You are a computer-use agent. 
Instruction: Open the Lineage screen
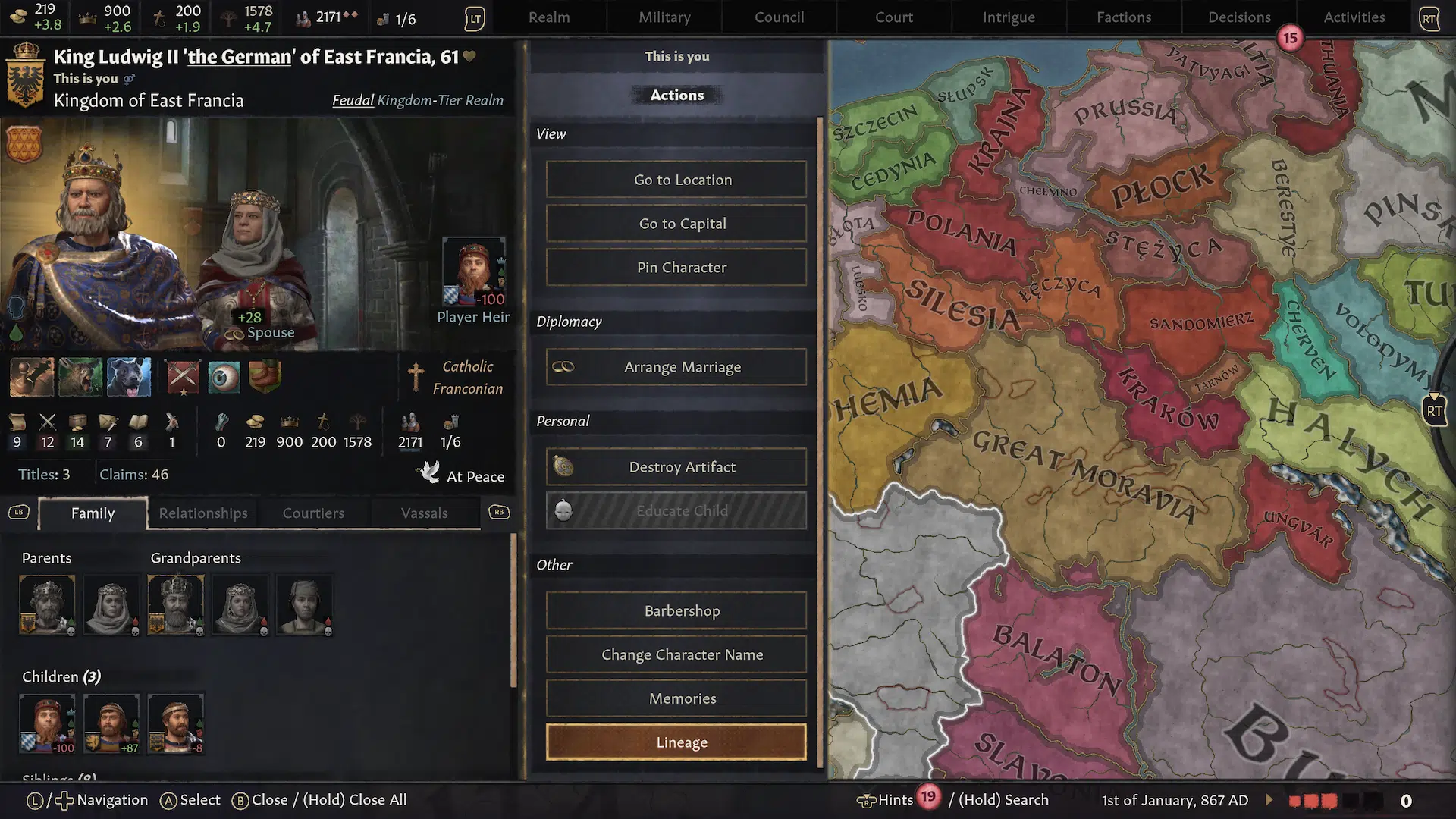pos(676,742)
